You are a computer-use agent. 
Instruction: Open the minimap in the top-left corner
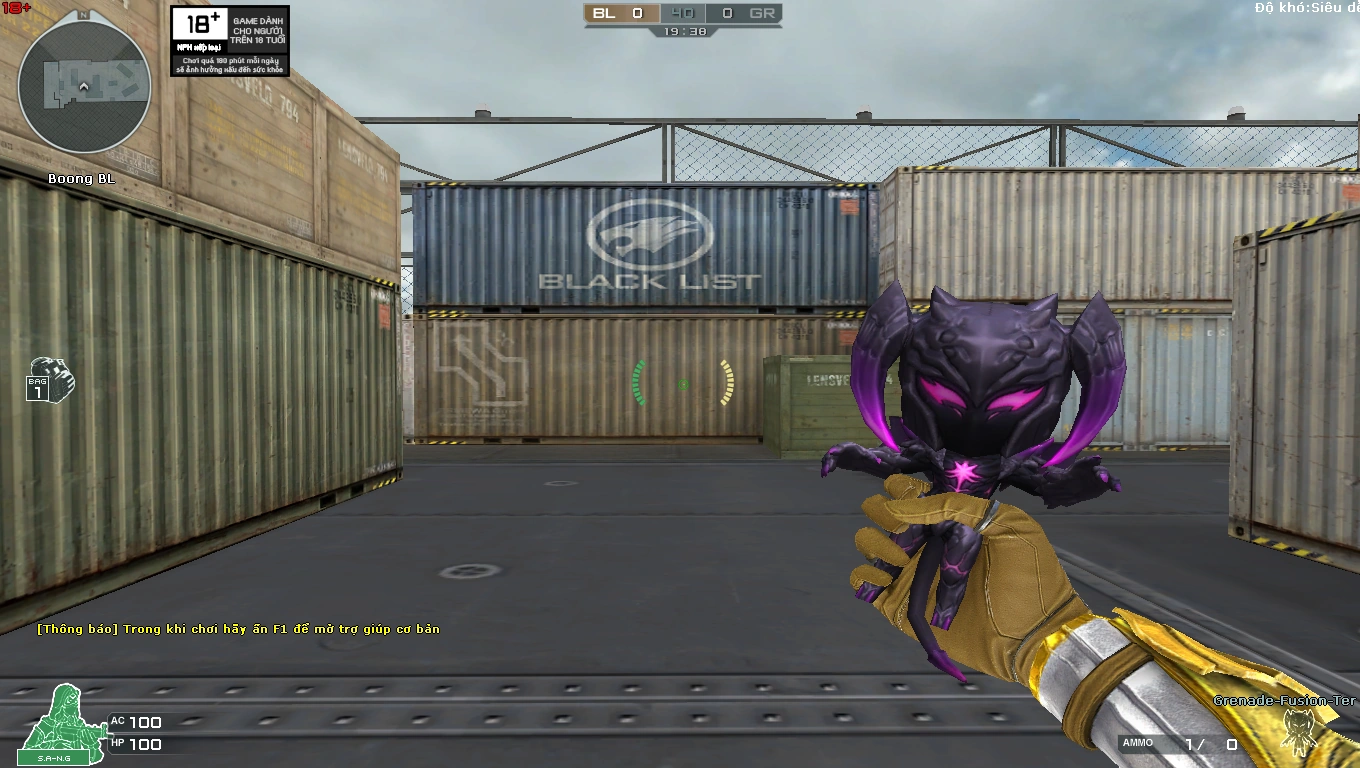(84, 86)
